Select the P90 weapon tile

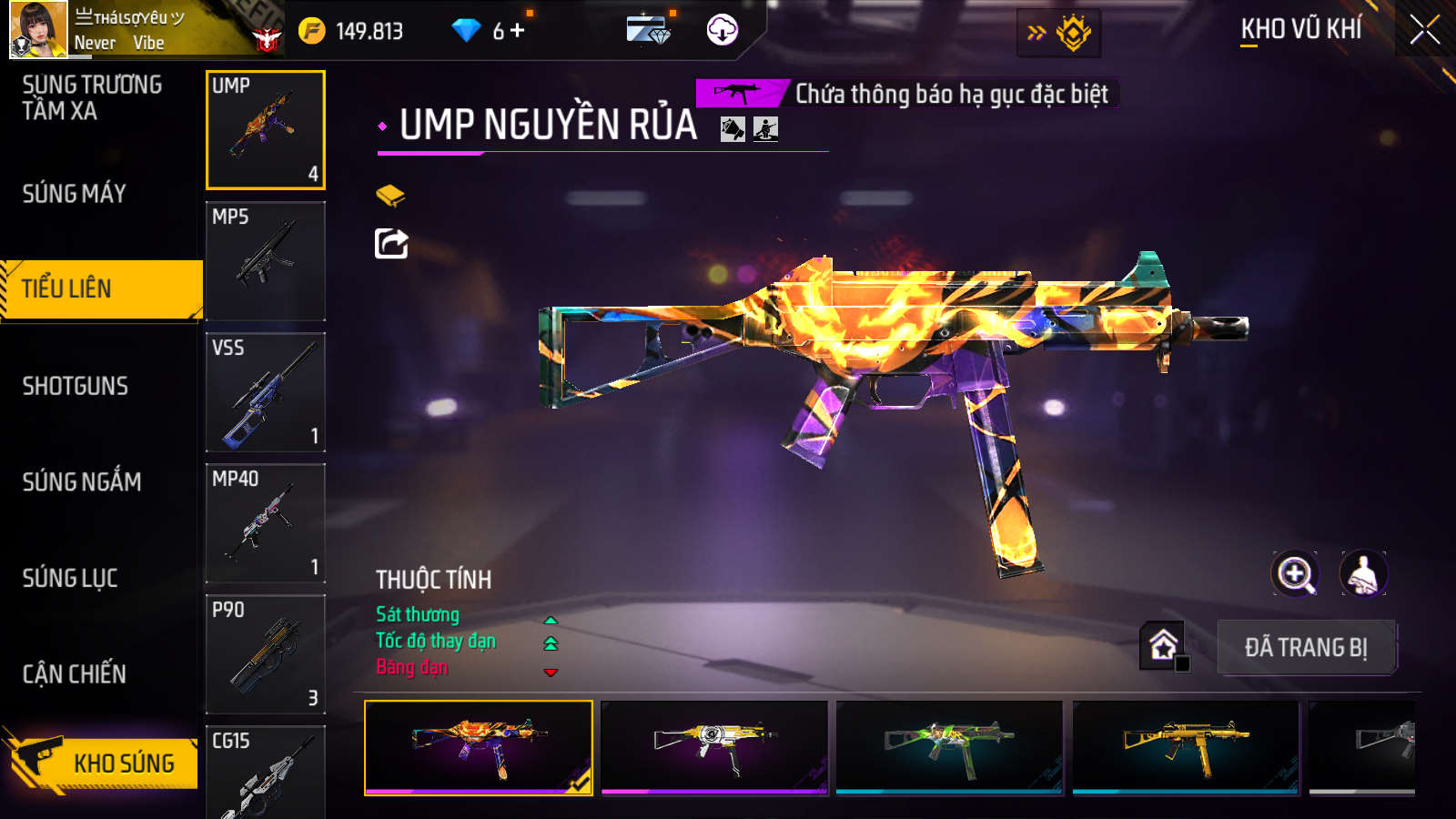click(266, 654)
